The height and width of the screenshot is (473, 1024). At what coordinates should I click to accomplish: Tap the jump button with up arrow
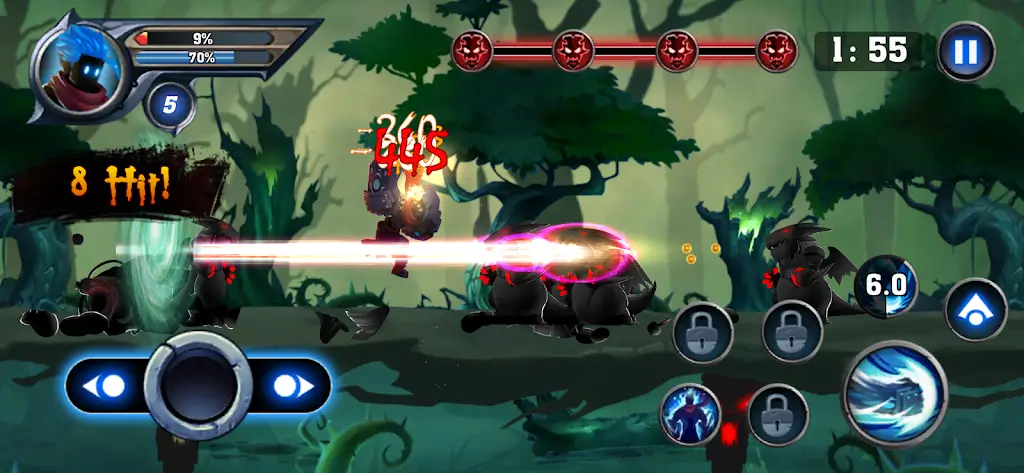point(975,310)
